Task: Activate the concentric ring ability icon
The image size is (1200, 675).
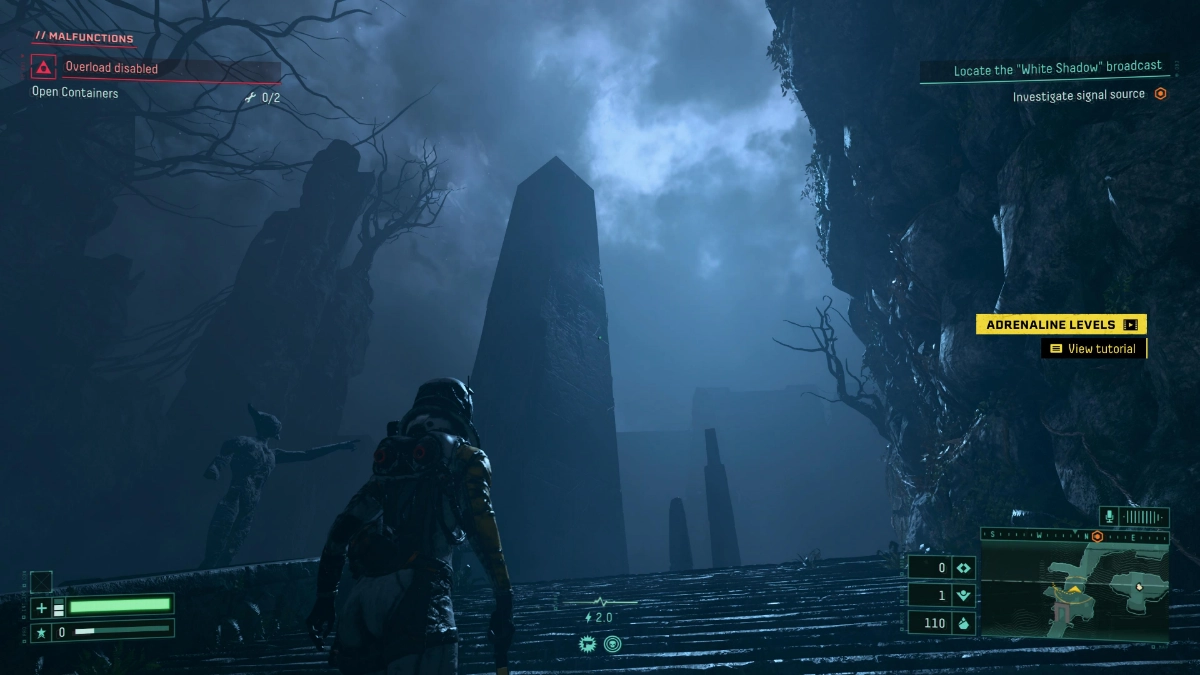Action: pyautogui.click(x=612, y=644)
